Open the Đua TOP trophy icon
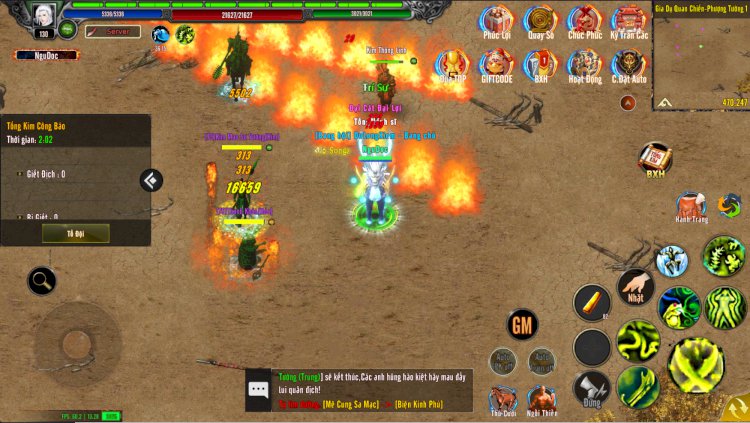 tap(452, 64)
